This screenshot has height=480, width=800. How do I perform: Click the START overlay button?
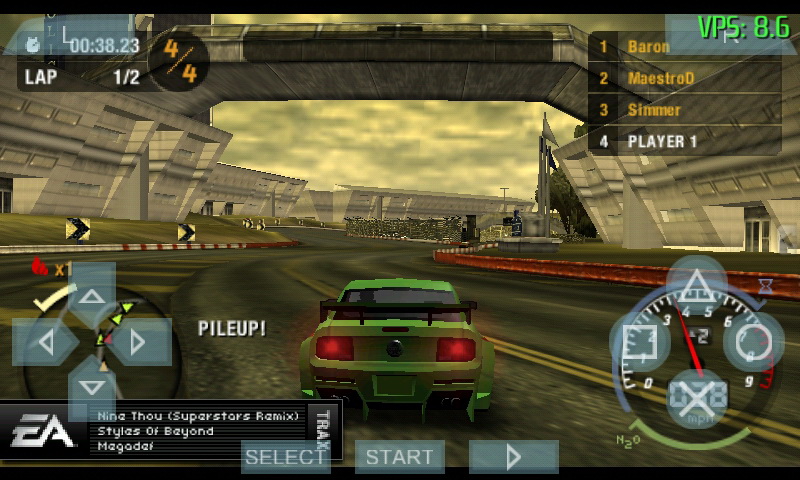tap(400, 457)
